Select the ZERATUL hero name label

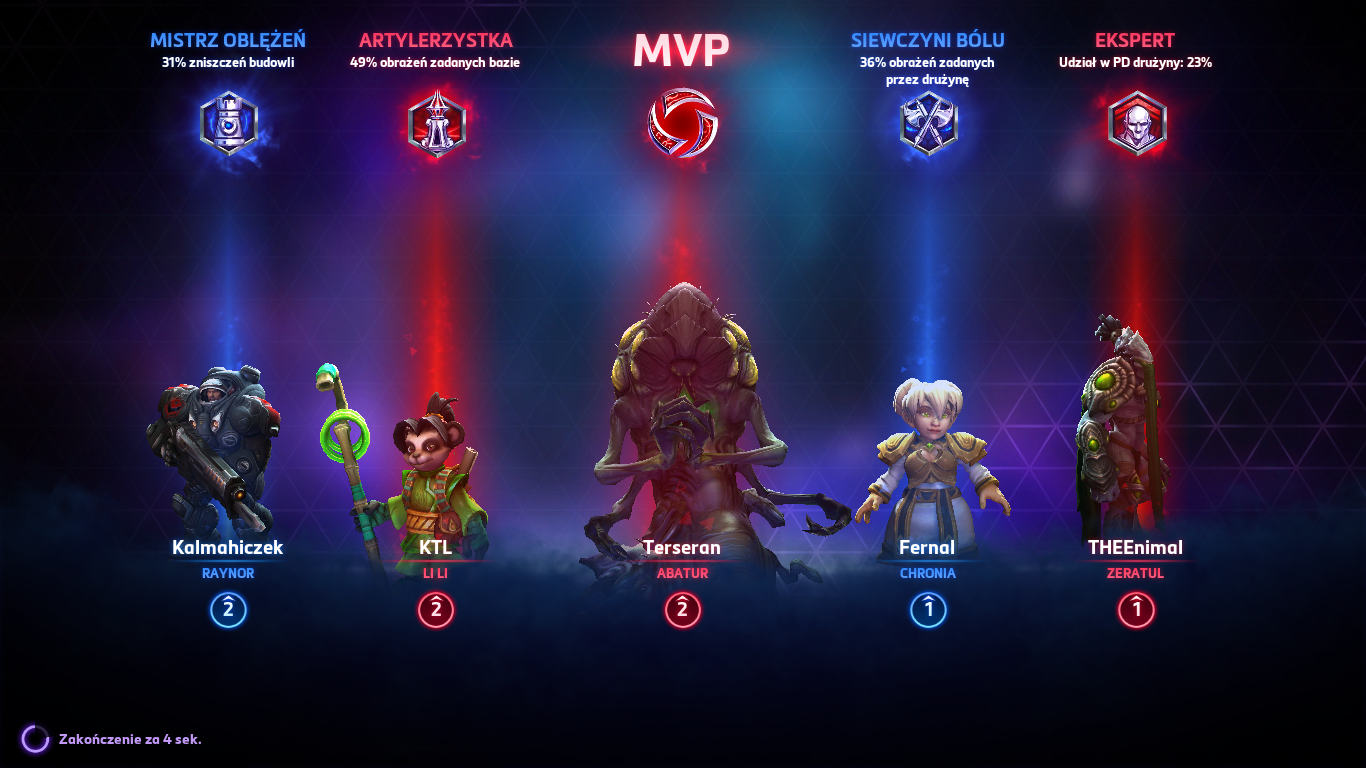[x=1136, y=574]
